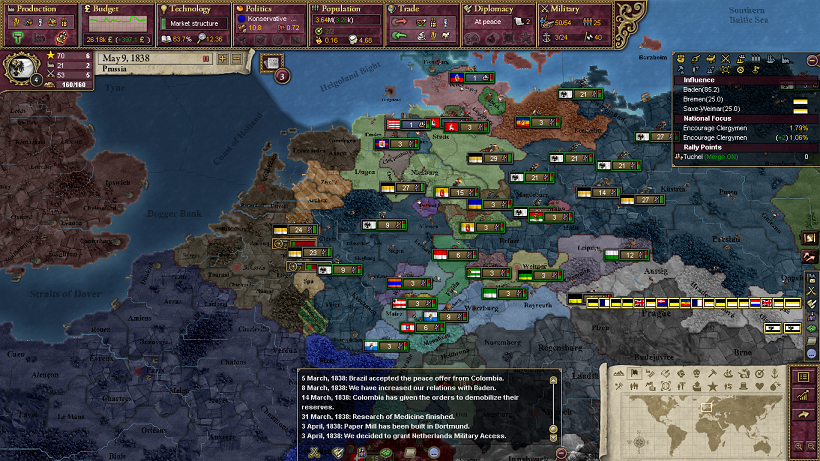820x461 pixels.
Task: Pause the game beside the date
Action: [x=207, y=59]
